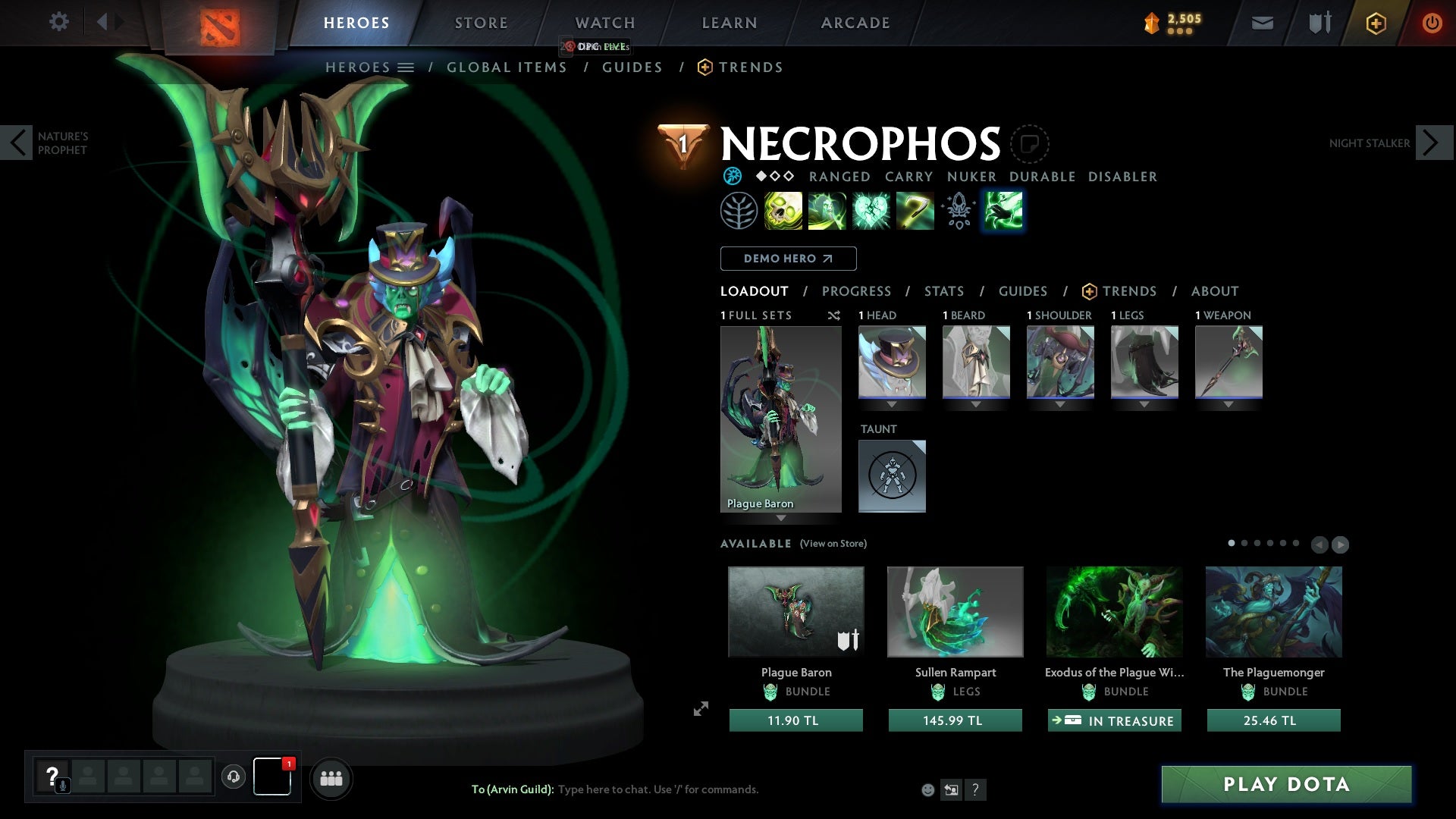Viewport: 1456px width, 819px height.
Task: Switch to the Stats tab
Action: [x=943, y=291]
